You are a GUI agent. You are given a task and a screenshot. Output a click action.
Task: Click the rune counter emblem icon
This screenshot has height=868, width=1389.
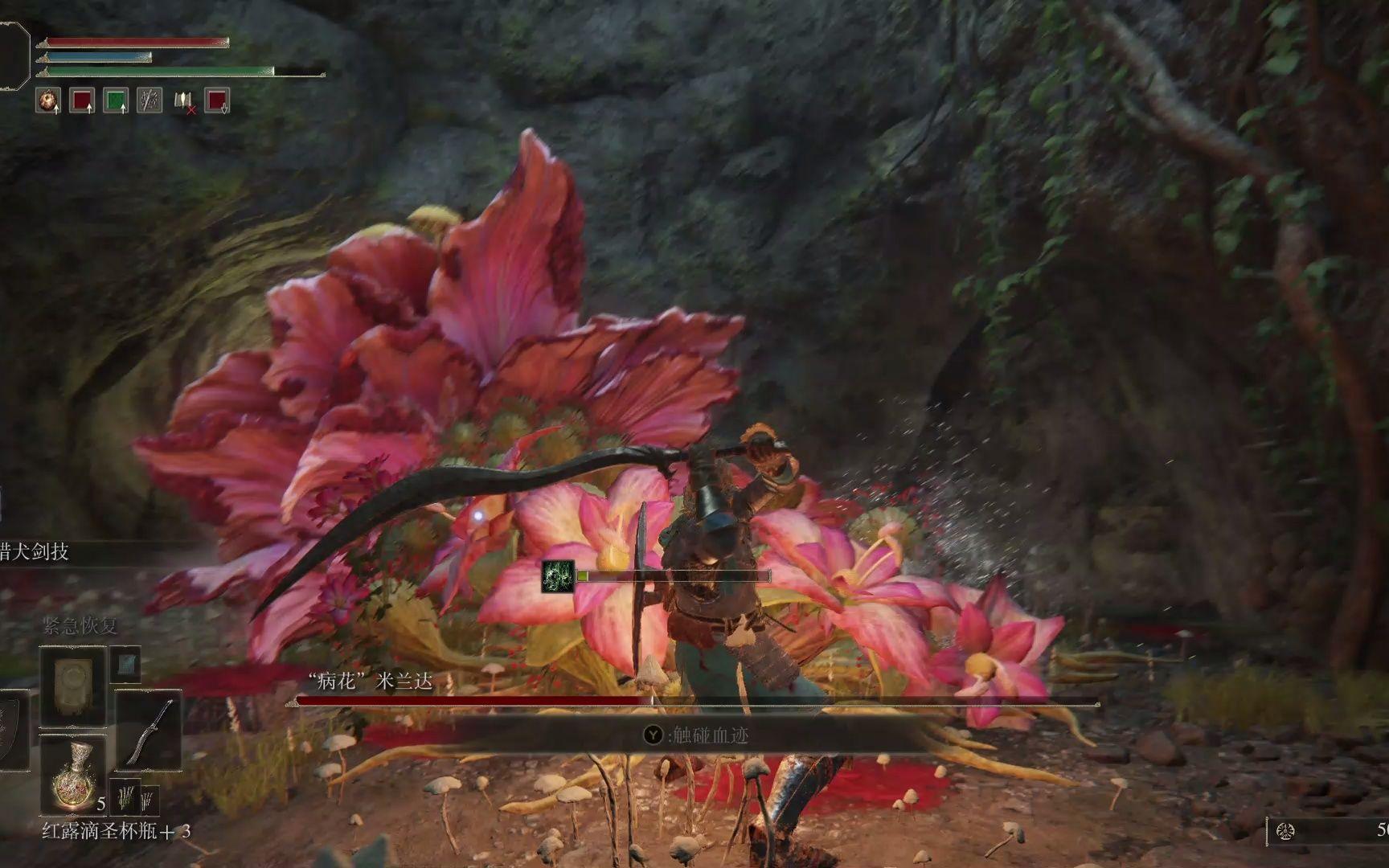(x=1285, y=831)
